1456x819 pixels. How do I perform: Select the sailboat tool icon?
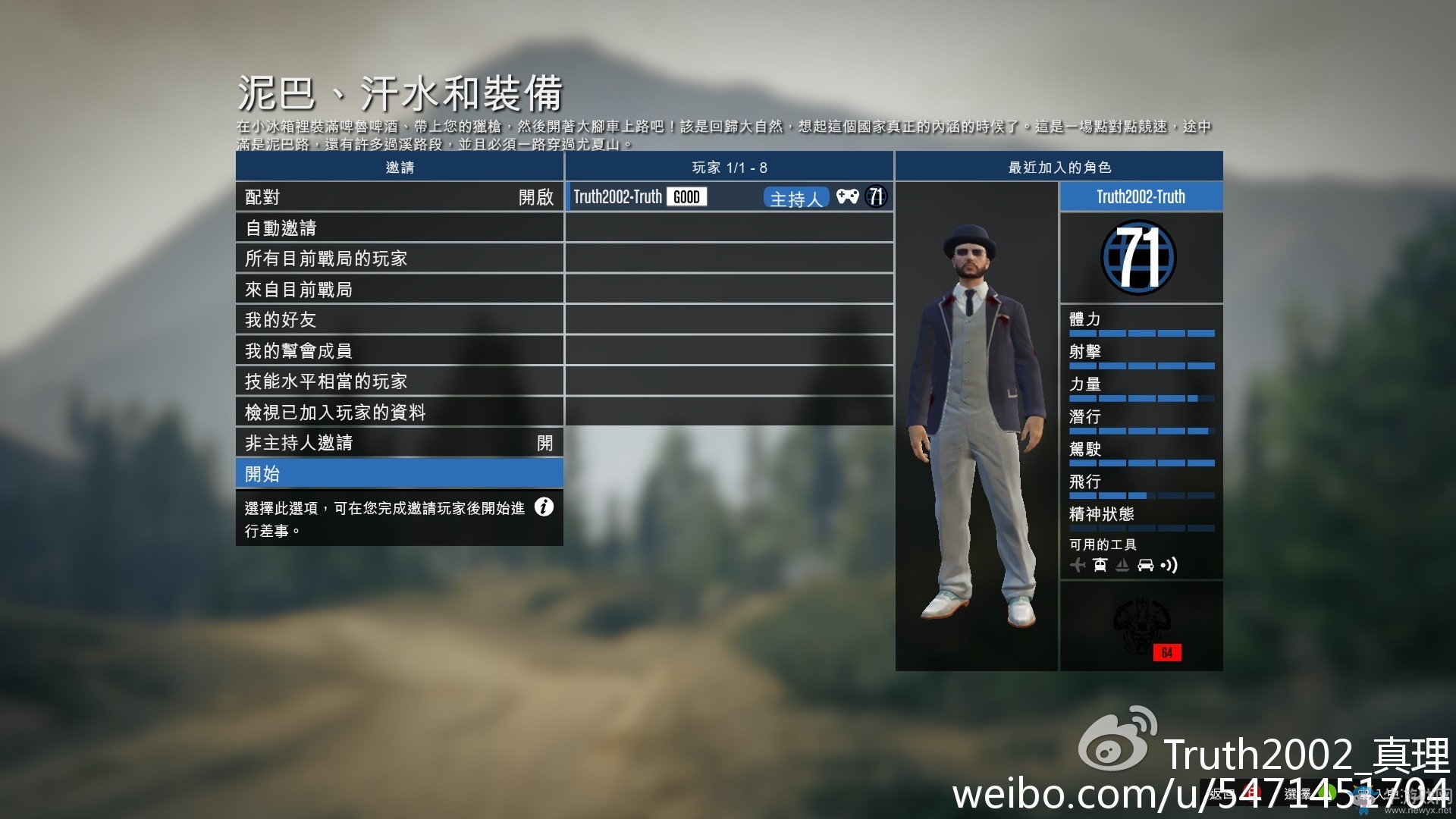click(x=1123, y=565)
